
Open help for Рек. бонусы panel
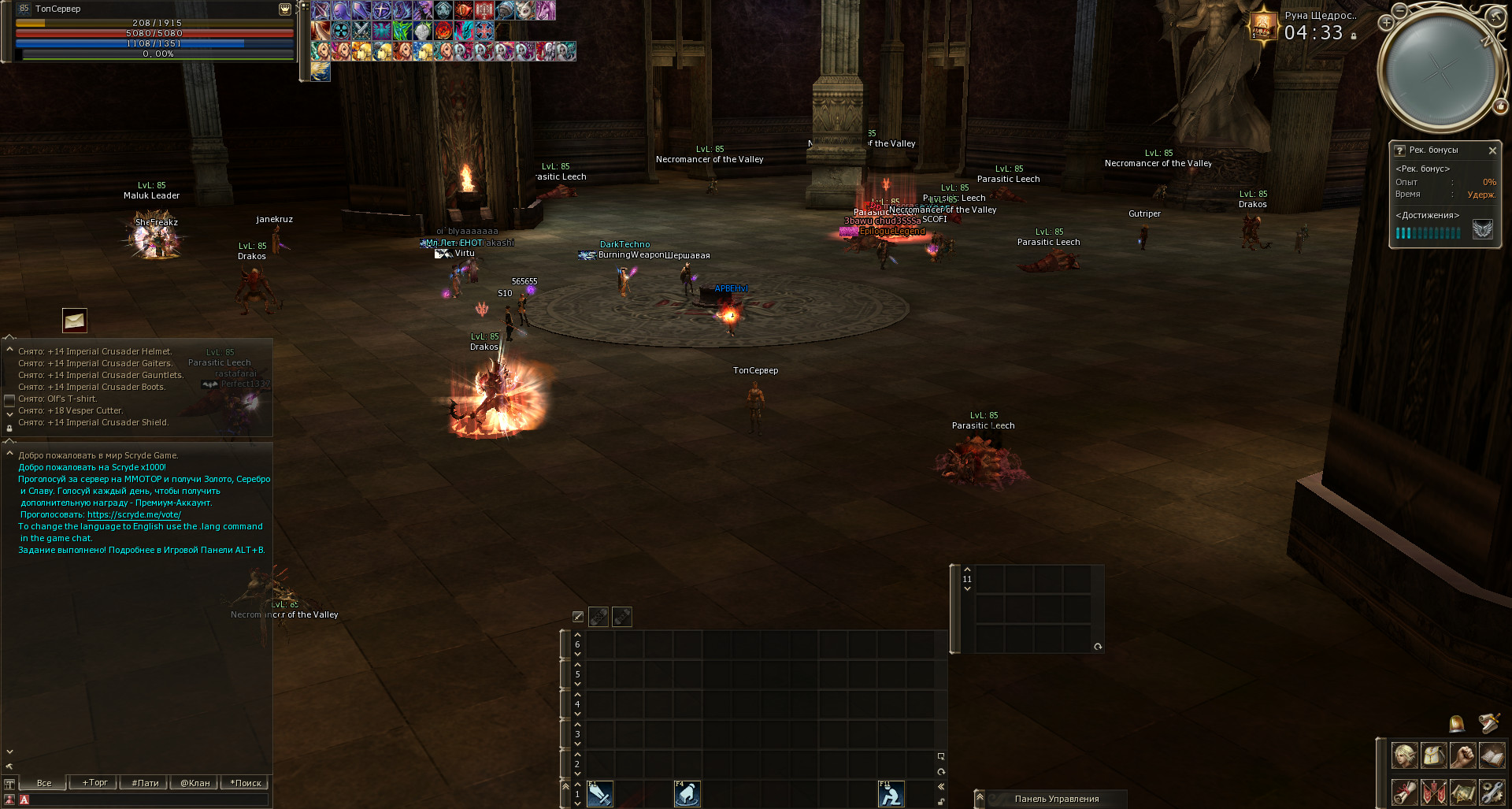pyautogui.click(x=1399, y=150)
